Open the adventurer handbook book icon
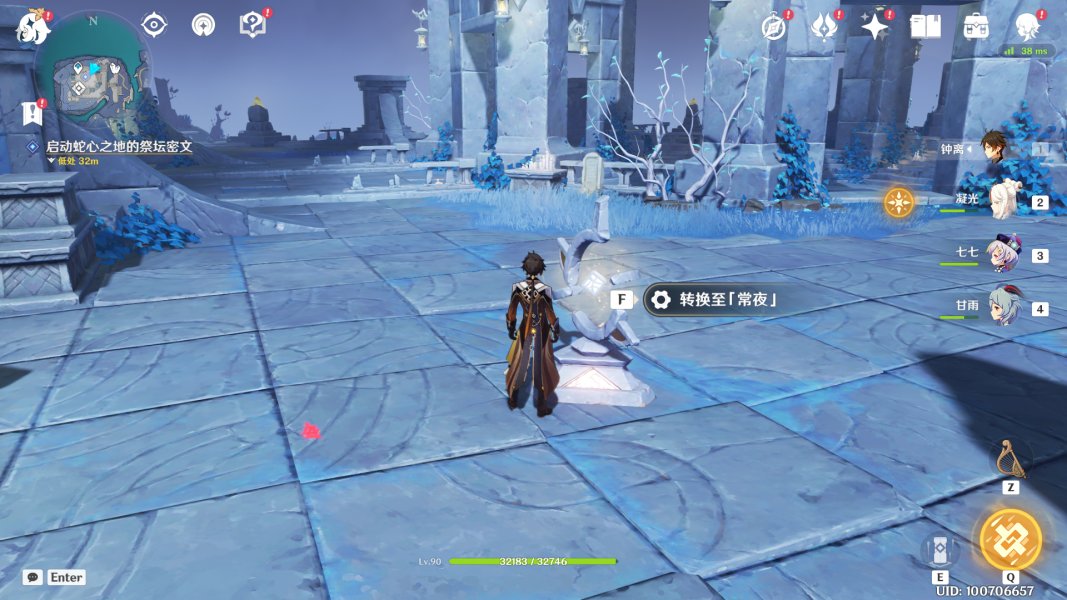This screenshot has height=600, width=1067. (925, 27)
